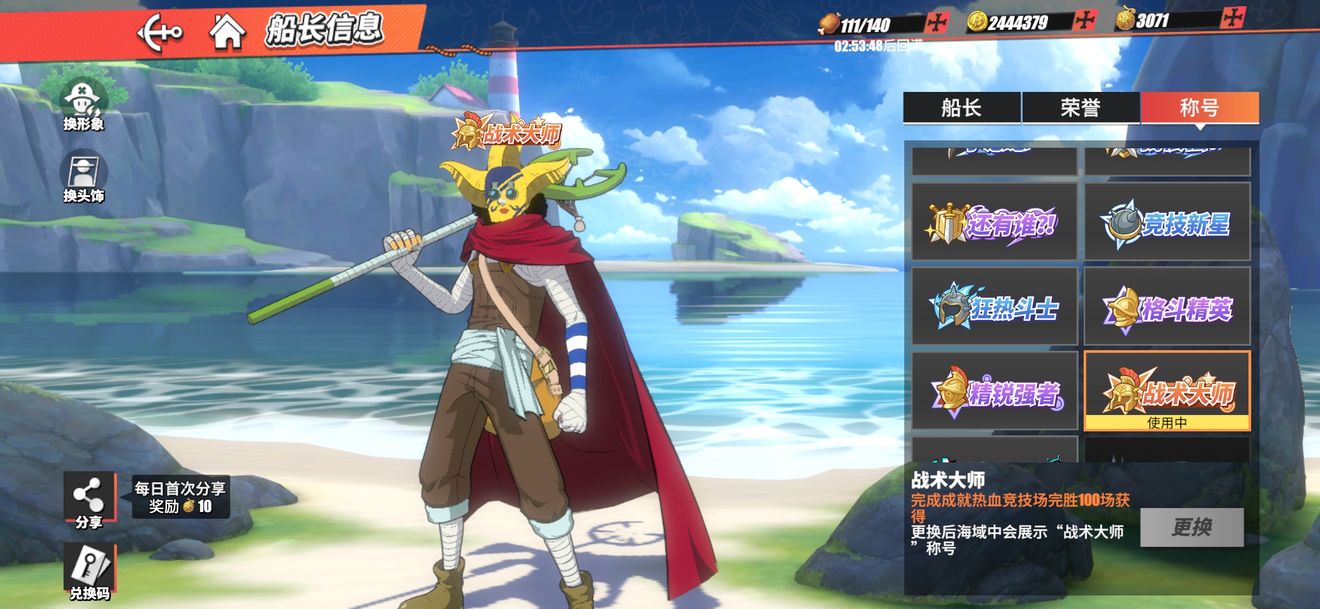
Task: Add stamina with the meat plus button
Action: click(x=937, y=22)
